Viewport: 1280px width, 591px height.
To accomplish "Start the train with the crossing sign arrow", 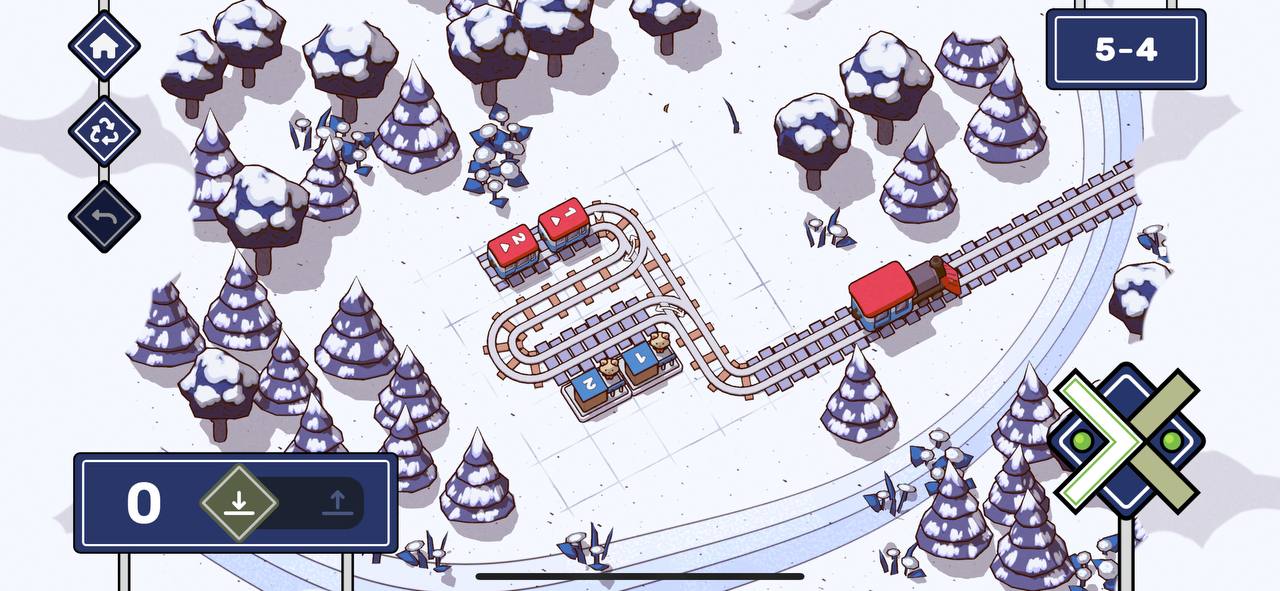I will coord(1125,440).
